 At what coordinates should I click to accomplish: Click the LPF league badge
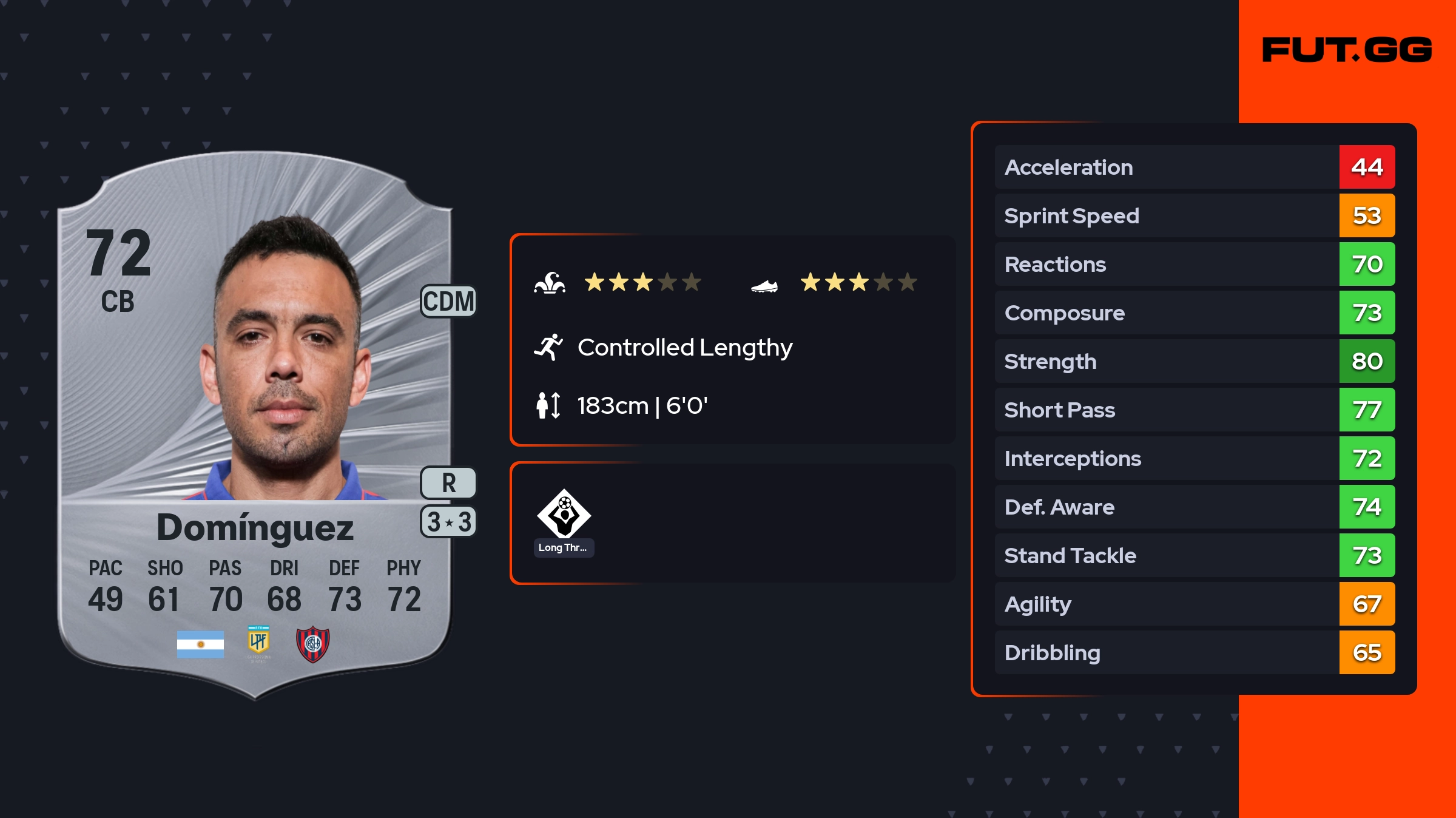pos(258,642)
